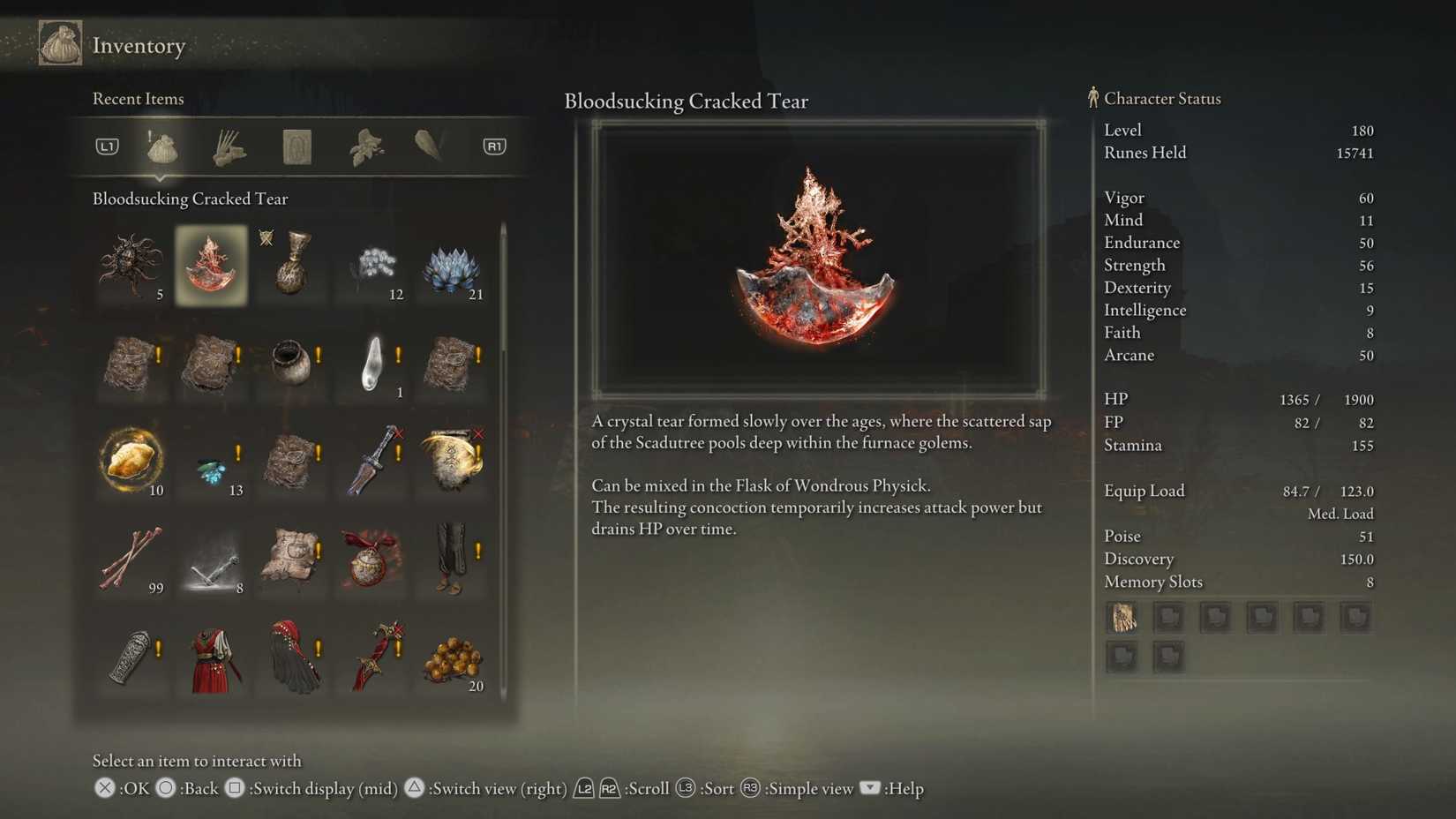Toggle Simple view with R3
The image size is (1456, 819).
point(749,789)
